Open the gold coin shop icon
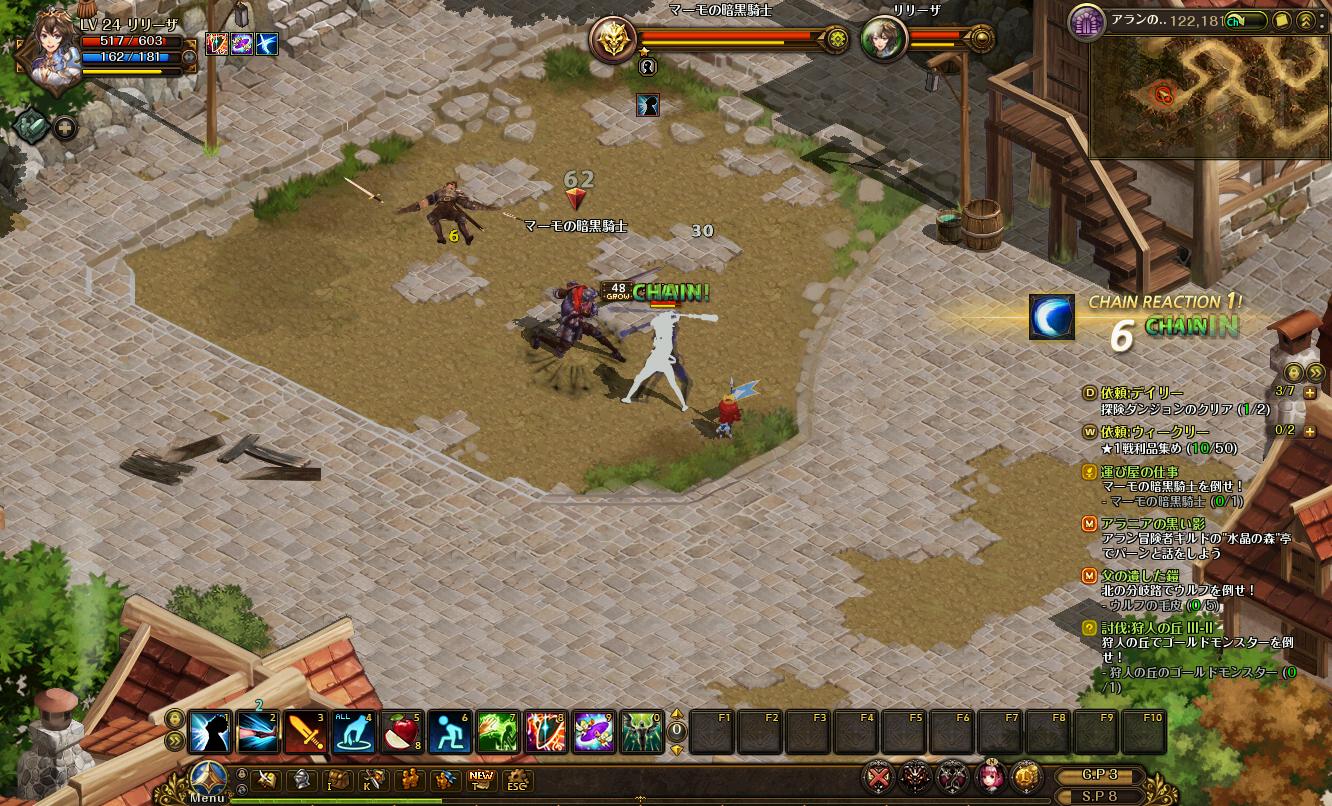 [x=1024, y=776]
